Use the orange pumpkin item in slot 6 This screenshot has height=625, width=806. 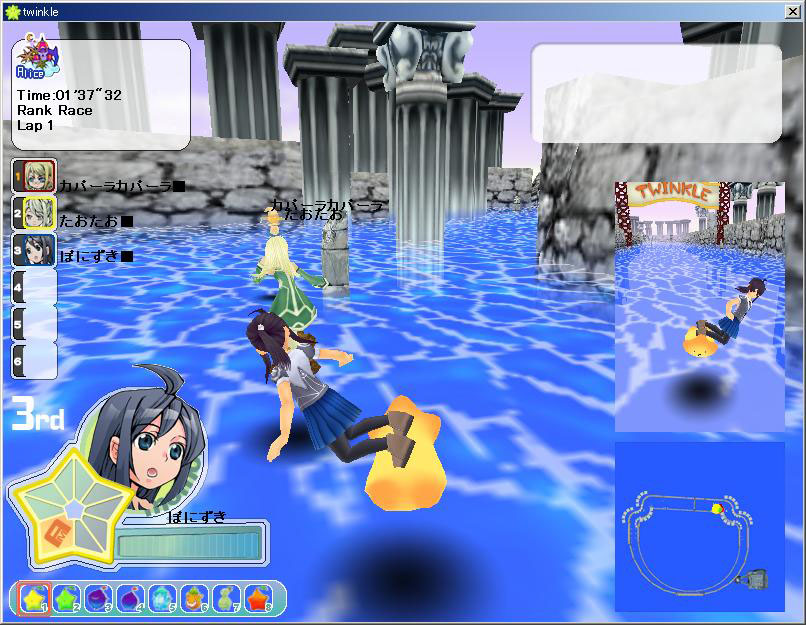pos(194,598)
